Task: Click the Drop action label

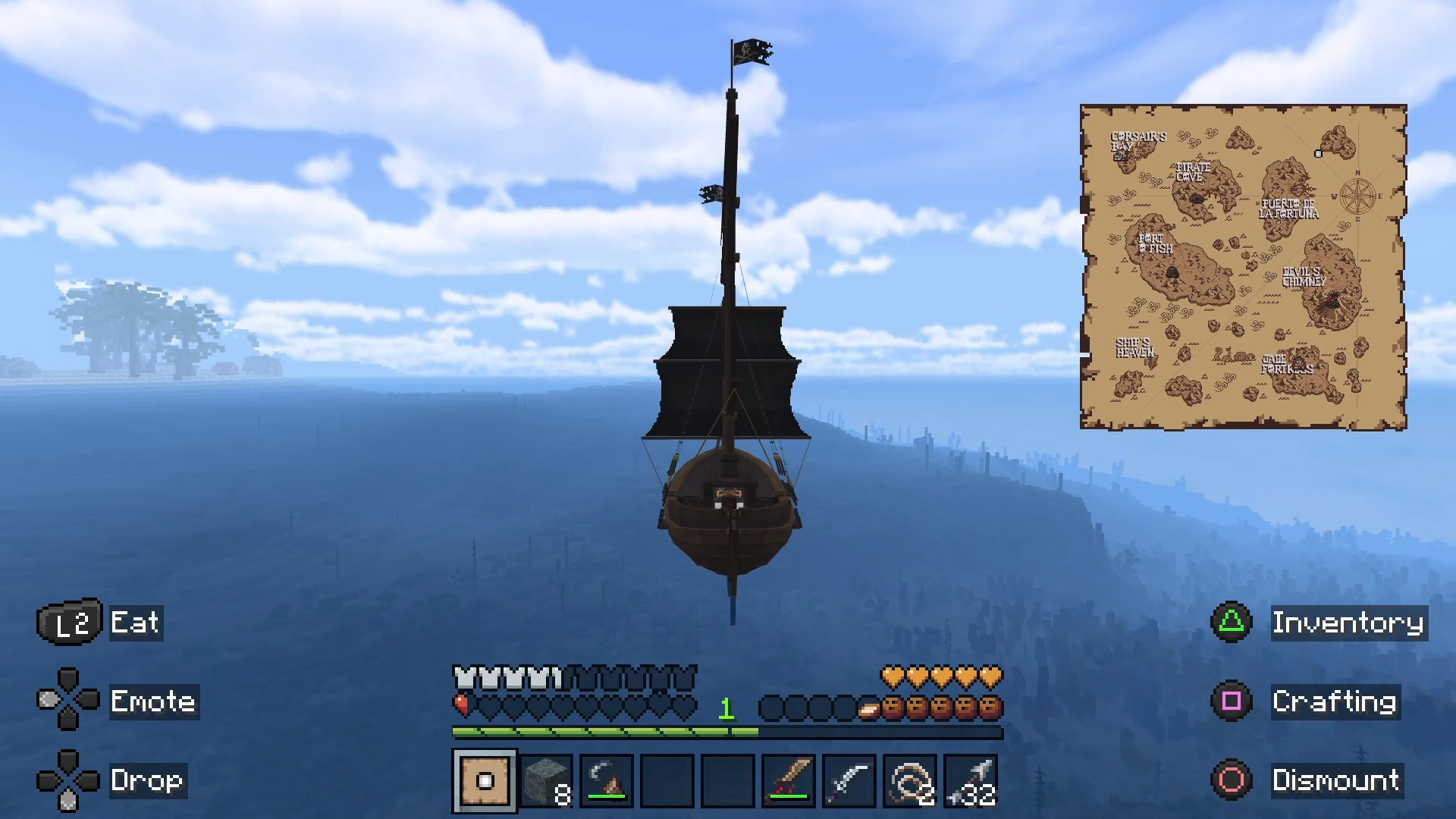Action: pyautogui.click(x=147, y=780)
